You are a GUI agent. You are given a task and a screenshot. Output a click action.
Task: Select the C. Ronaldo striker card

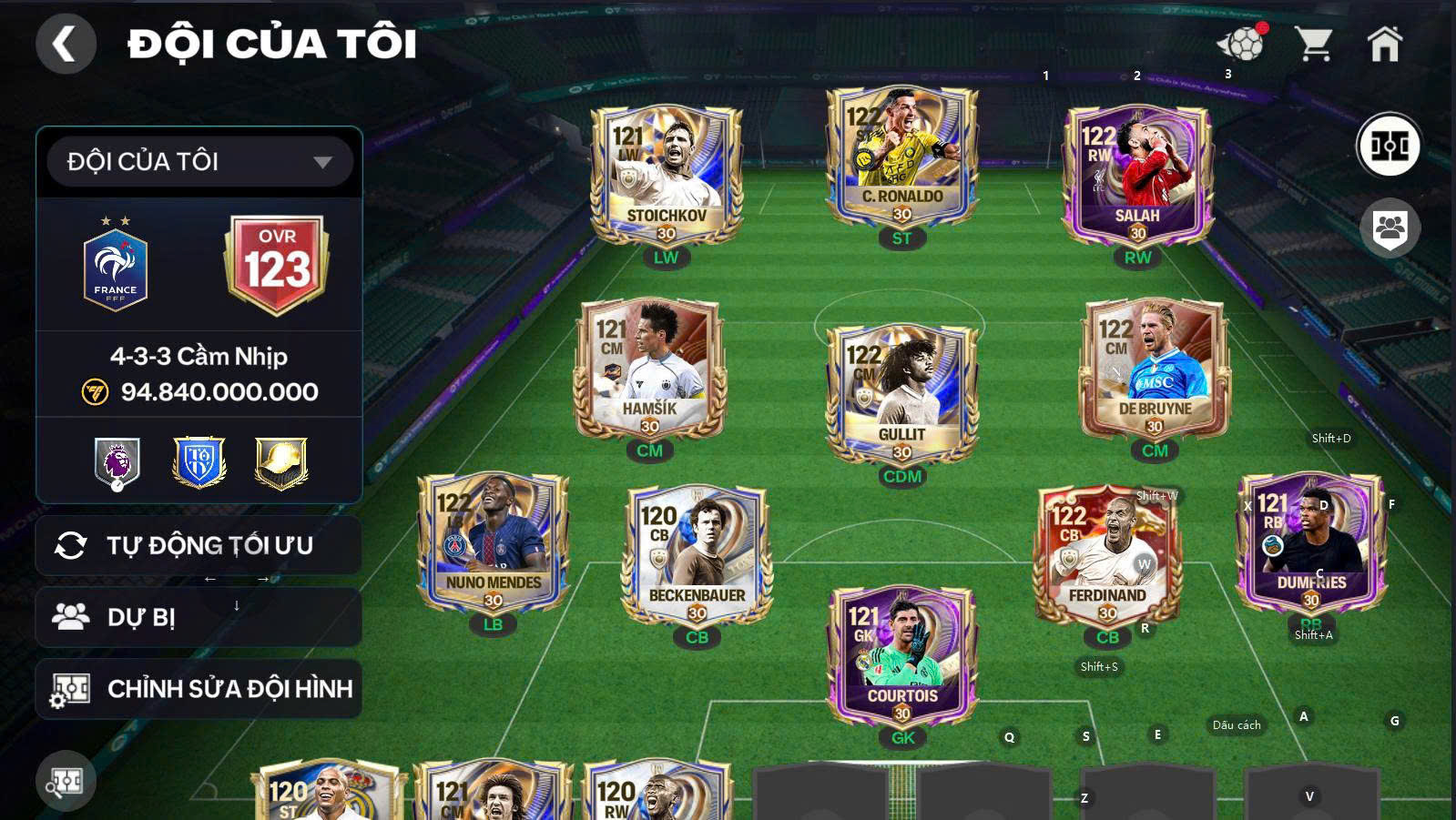[901, 155]
